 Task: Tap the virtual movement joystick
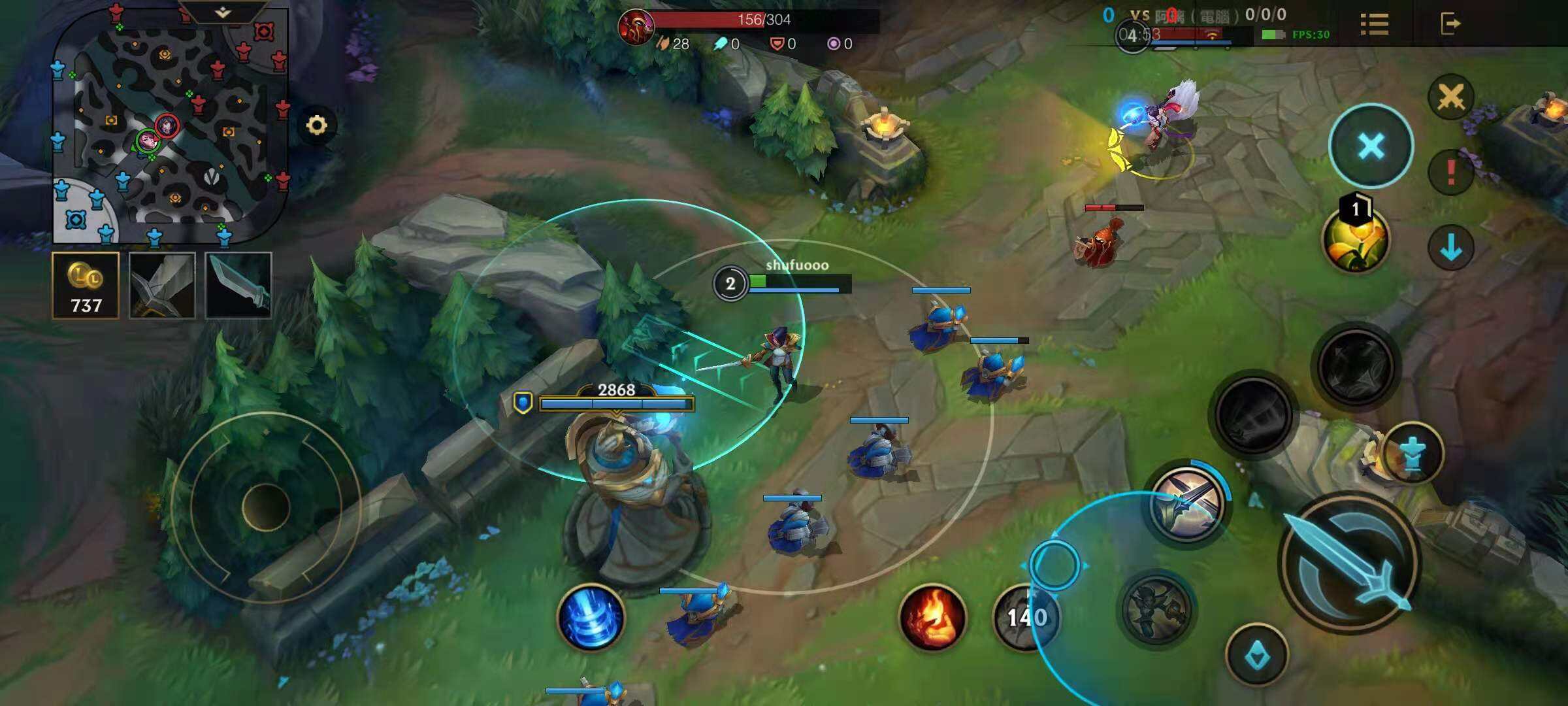[x=266, y=507]
